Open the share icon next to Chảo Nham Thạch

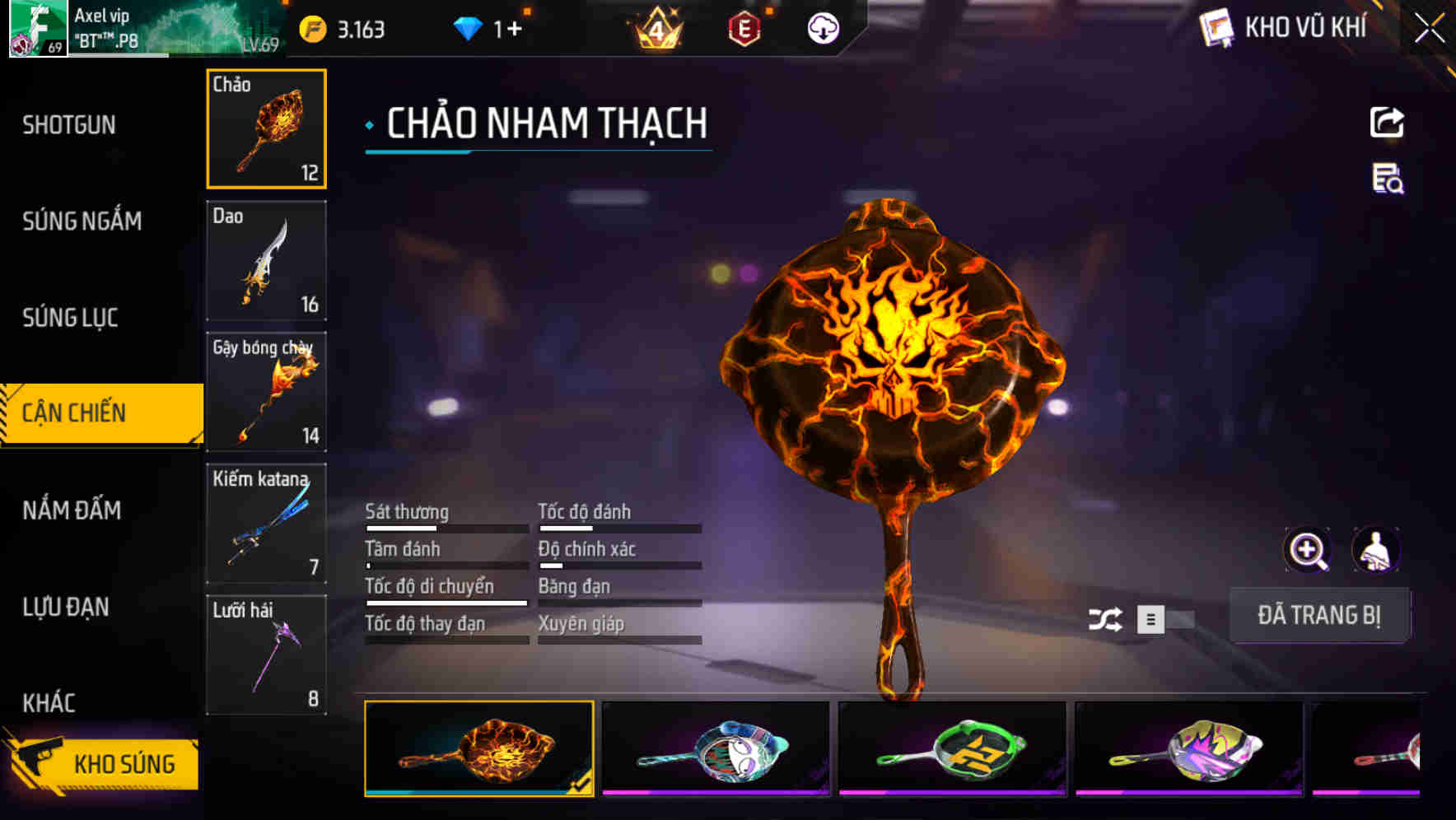coord(1386,122)
